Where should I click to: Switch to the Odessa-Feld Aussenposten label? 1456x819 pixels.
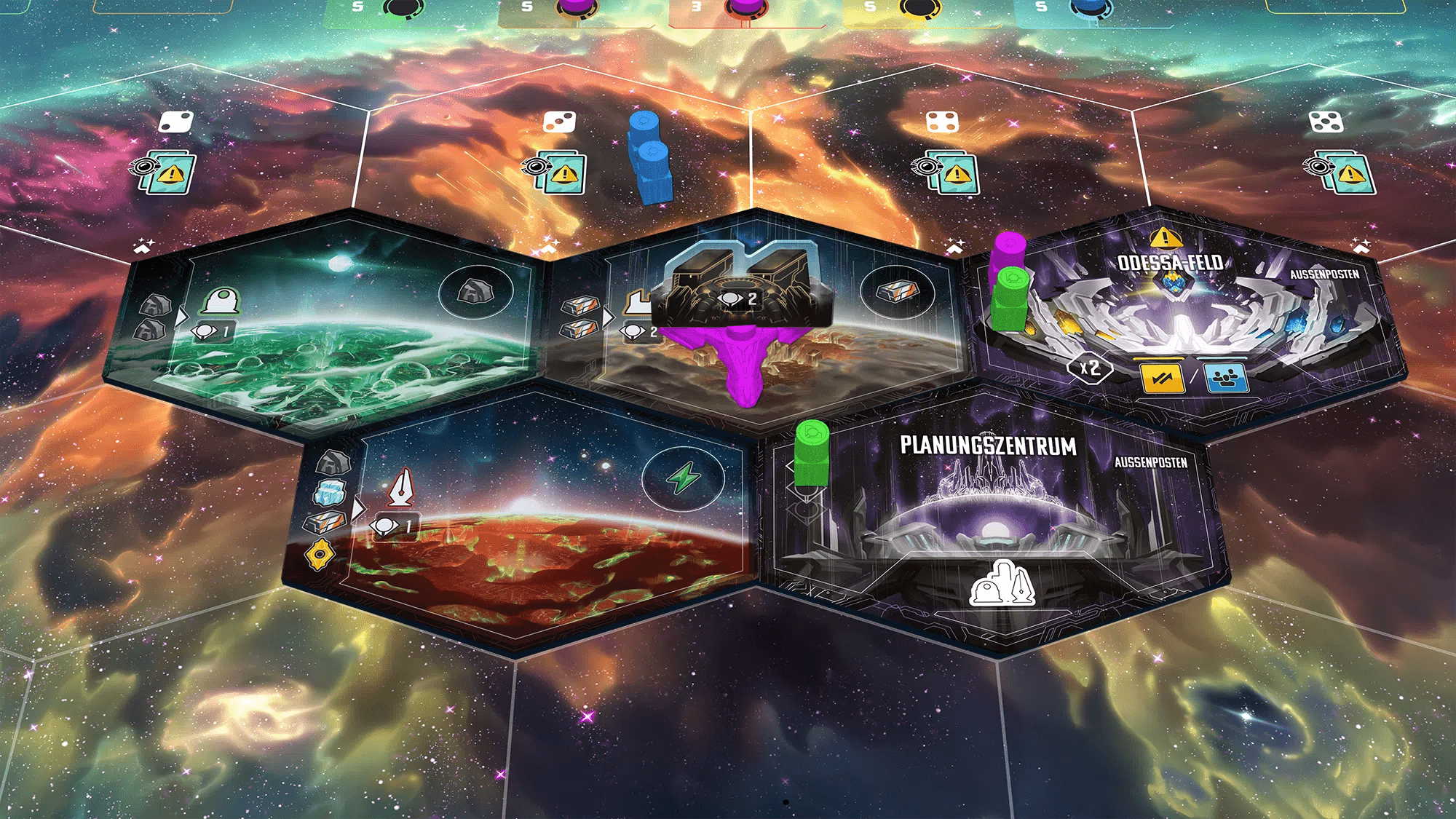(1325, 274)
